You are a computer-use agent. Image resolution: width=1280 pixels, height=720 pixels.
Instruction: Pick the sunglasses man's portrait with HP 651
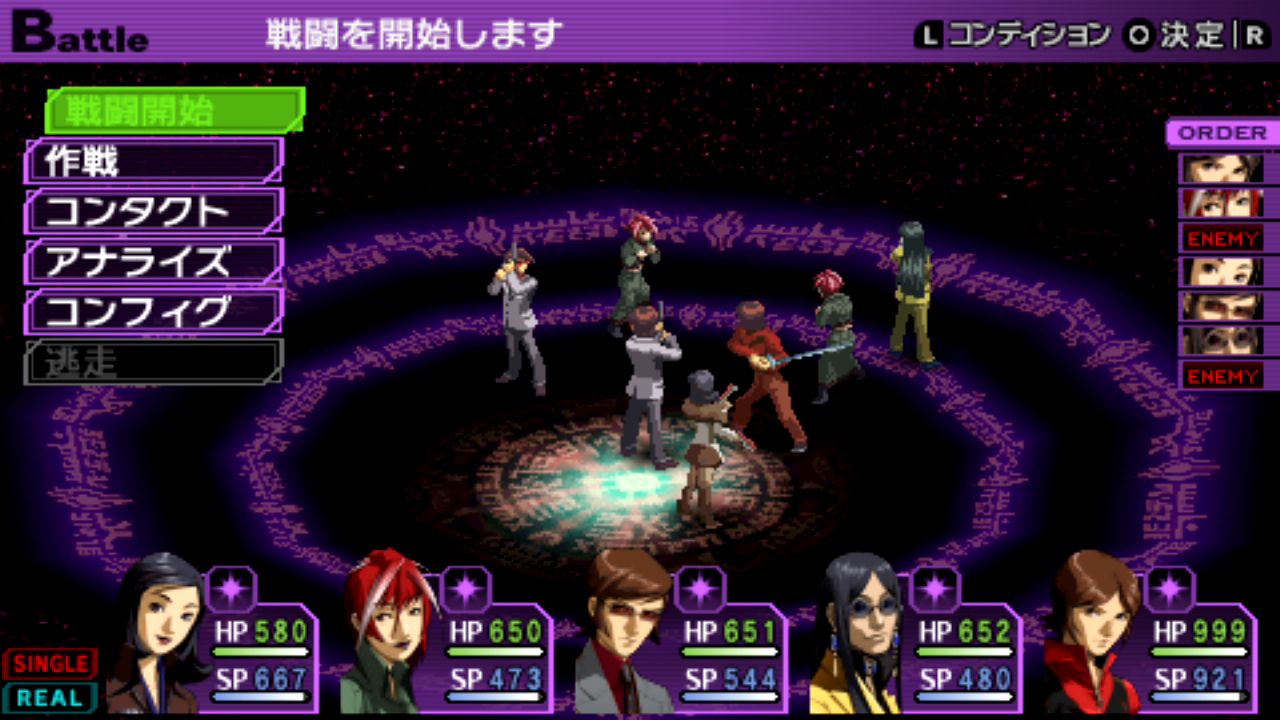tap(625, 635)
